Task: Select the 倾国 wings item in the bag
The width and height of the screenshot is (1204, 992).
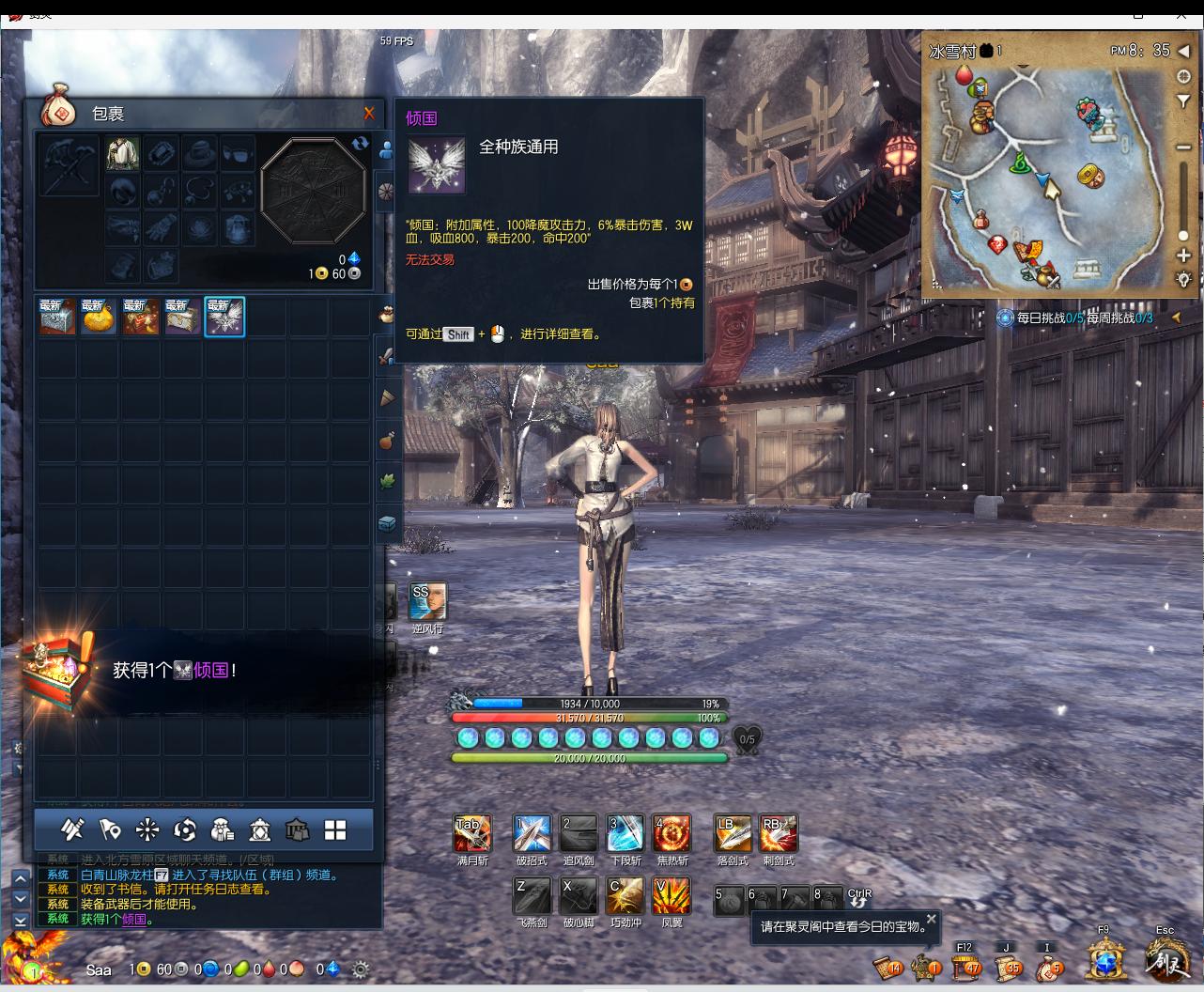Action: (x=224, y=317)
